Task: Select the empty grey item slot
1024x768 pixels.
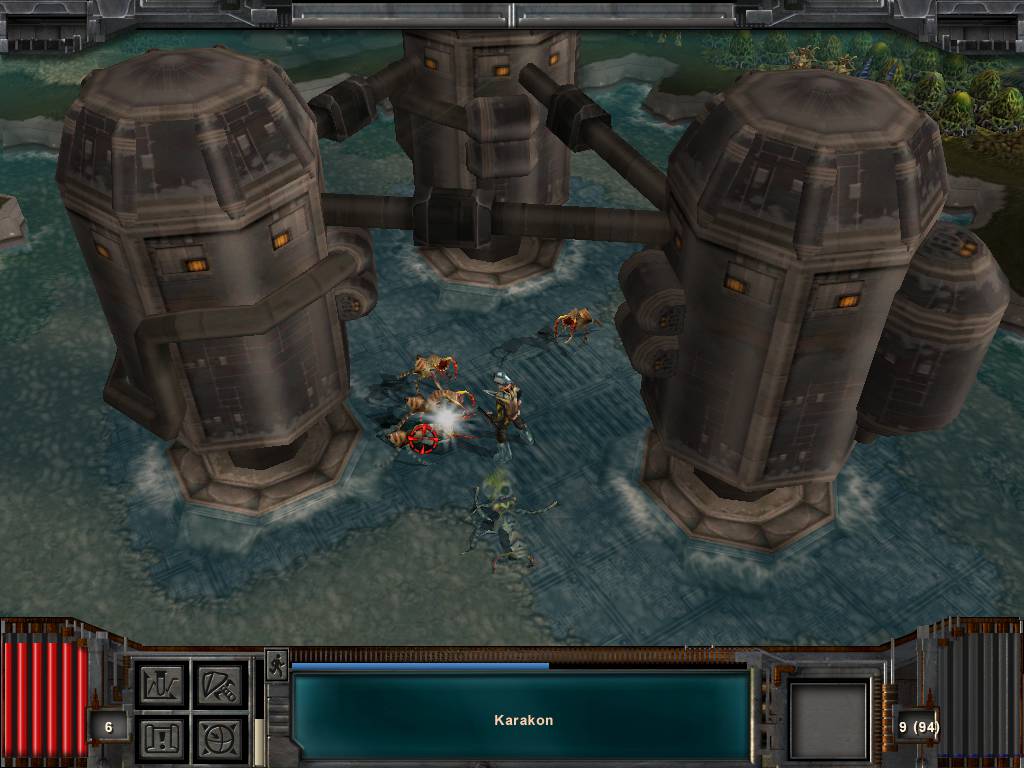Action: pyautogui.click(x=828, y=719)
